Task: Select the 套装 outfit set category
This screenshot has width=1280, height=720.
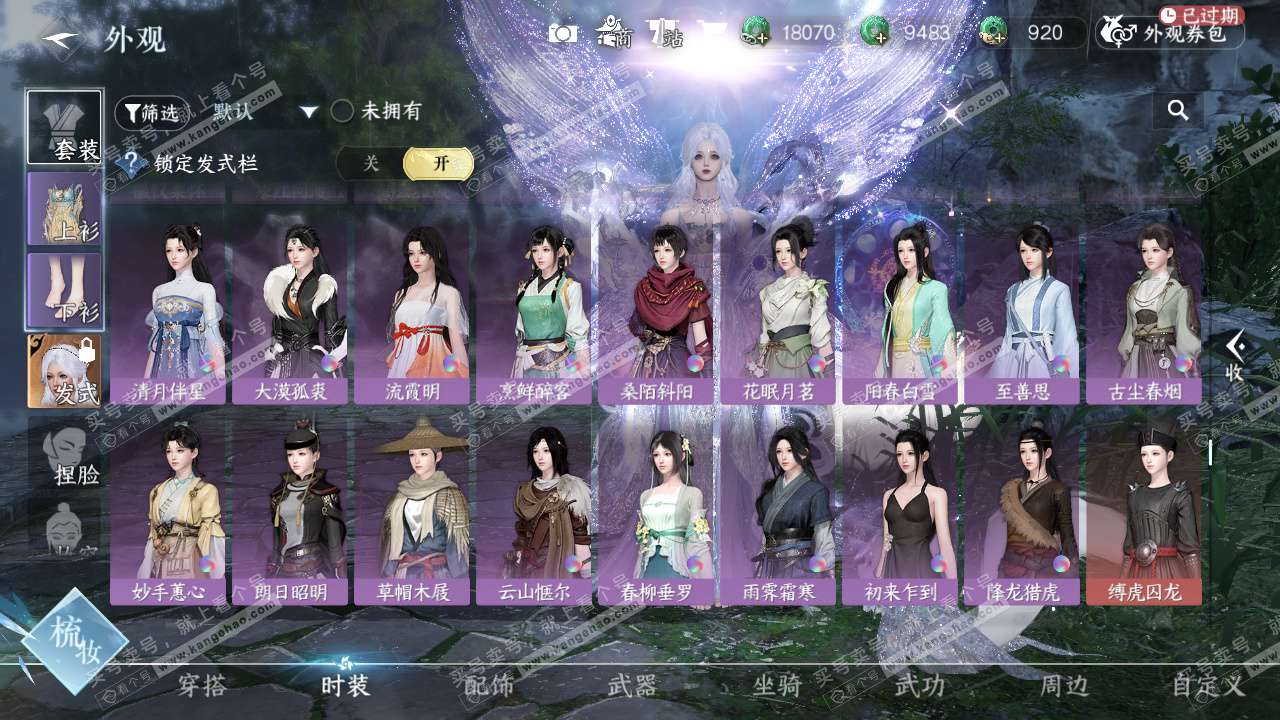Action: [x=65, y=128]
